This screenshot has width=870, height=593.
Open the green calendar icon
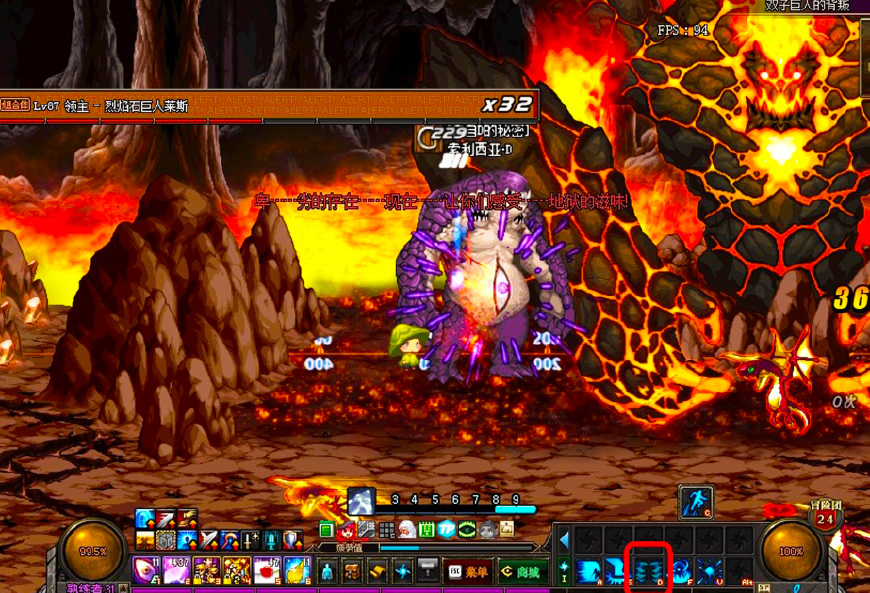point(427,530)
